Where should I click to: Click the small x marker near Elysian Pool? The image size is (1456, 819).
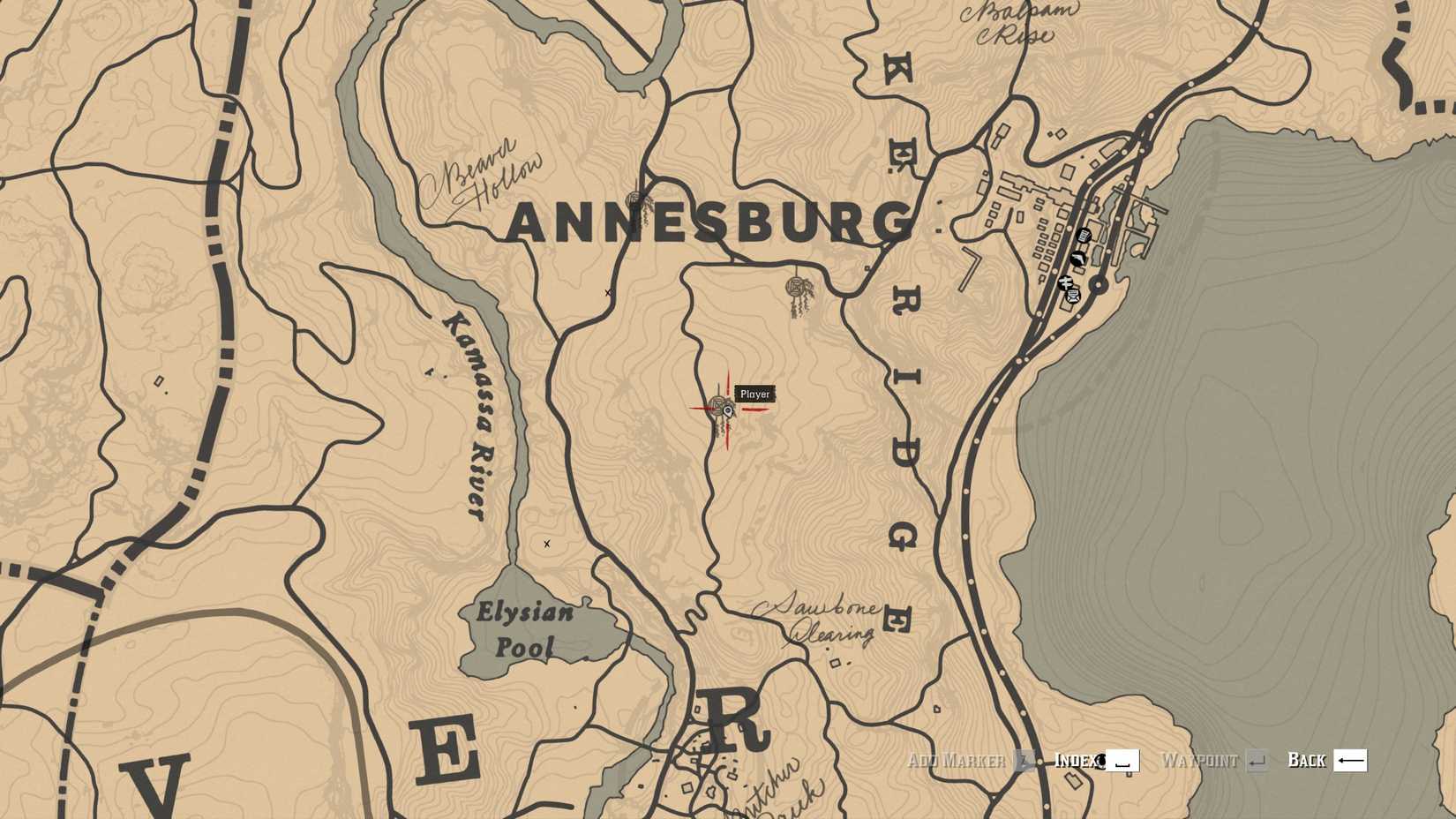coord(547,545)
